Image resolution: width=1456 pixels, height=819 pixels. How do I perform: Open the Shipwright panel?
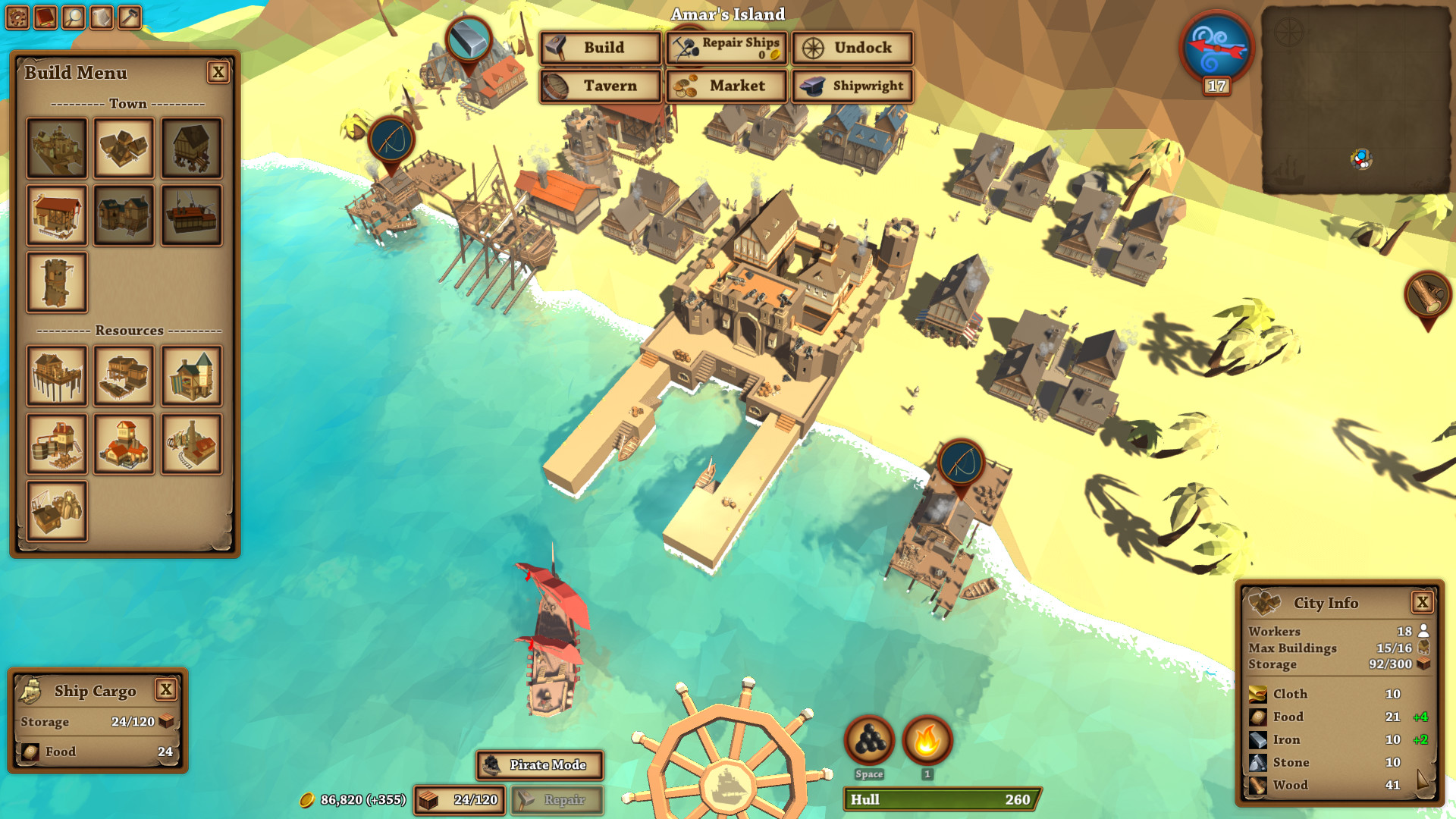coord(852,86)
